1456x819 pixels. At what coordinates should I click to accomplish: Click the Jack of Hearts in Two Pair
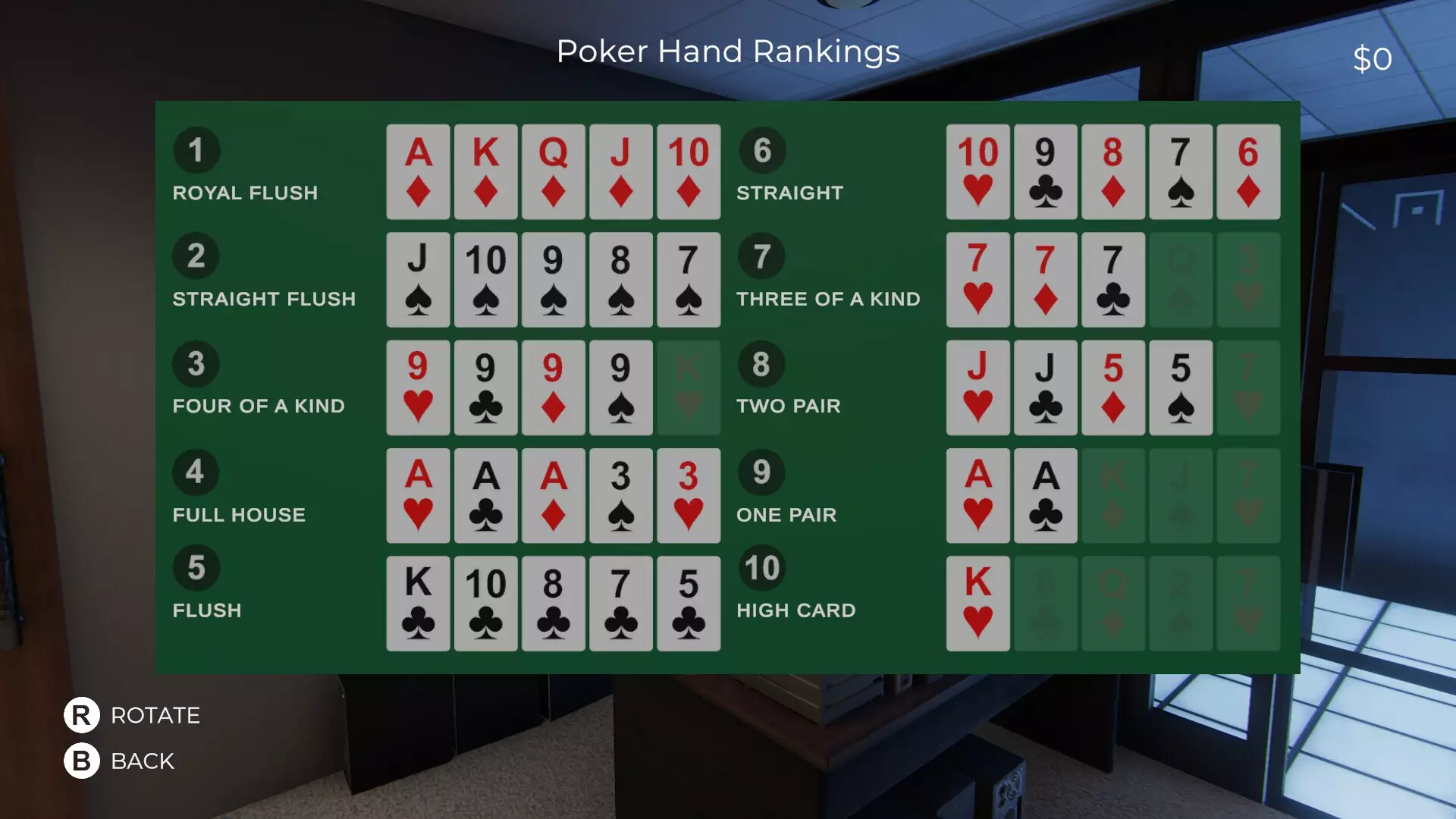pyautogui.click(x=977, y=387)
